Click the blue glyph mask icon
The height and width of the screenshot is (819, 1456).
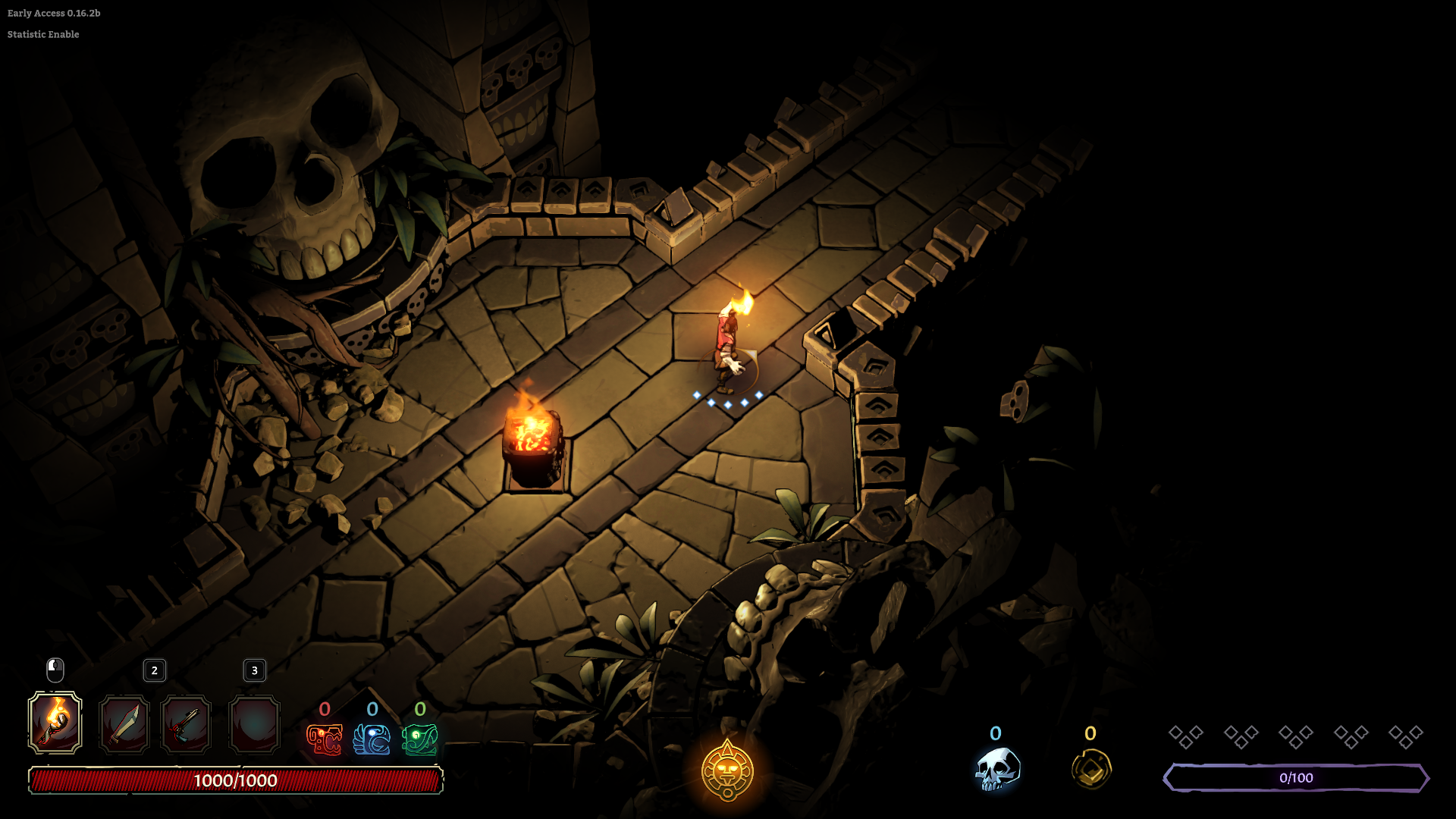coord(372,739)
